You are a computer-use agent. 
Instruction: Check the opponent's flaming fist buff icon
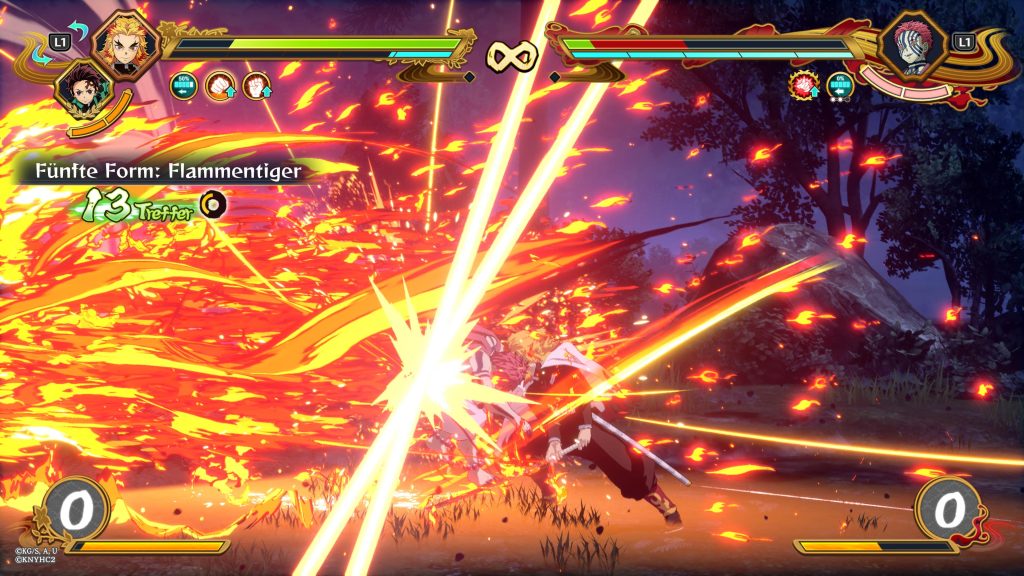pos(803,85)
